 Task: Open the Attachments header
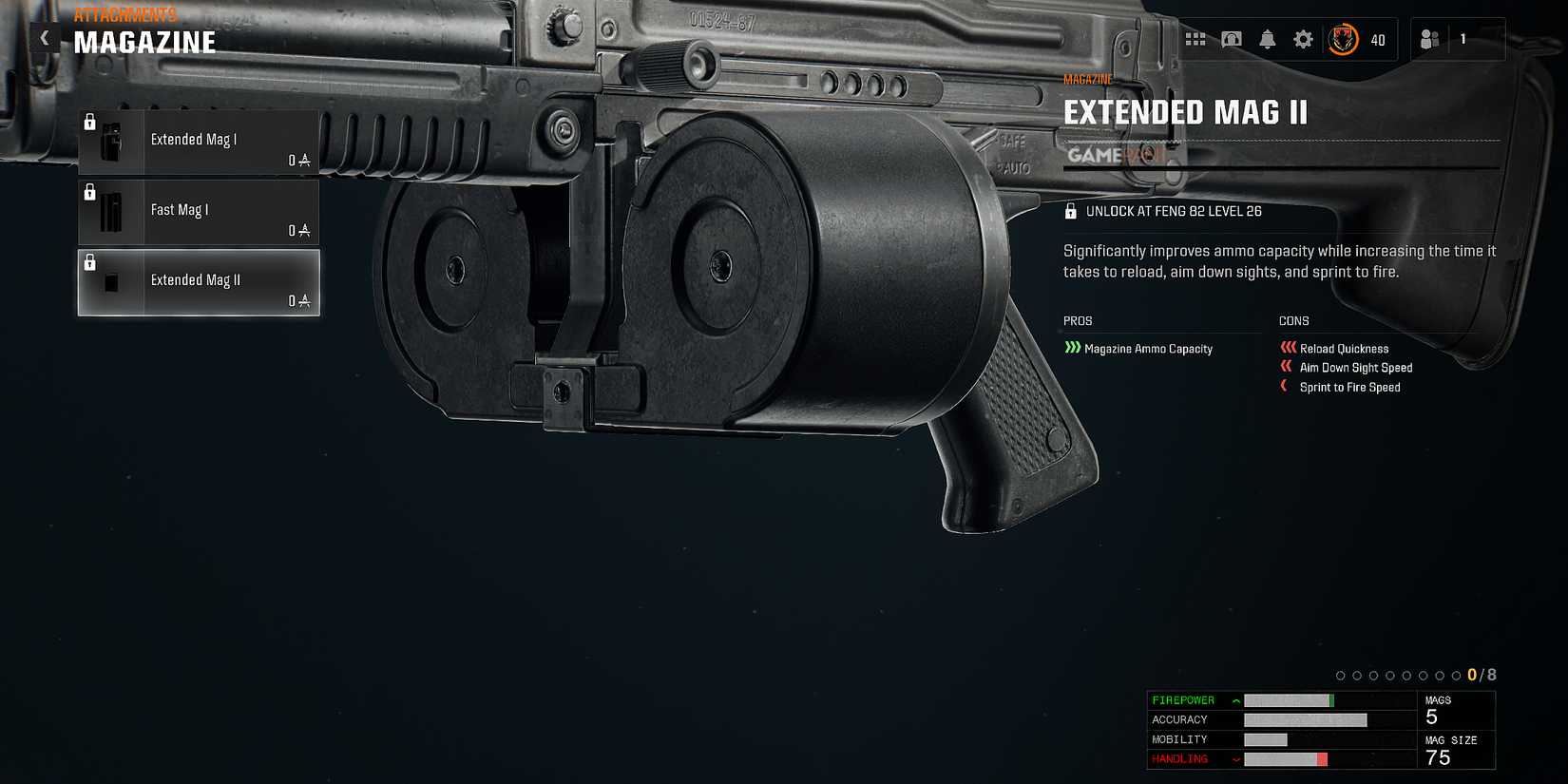click(124, 14)
